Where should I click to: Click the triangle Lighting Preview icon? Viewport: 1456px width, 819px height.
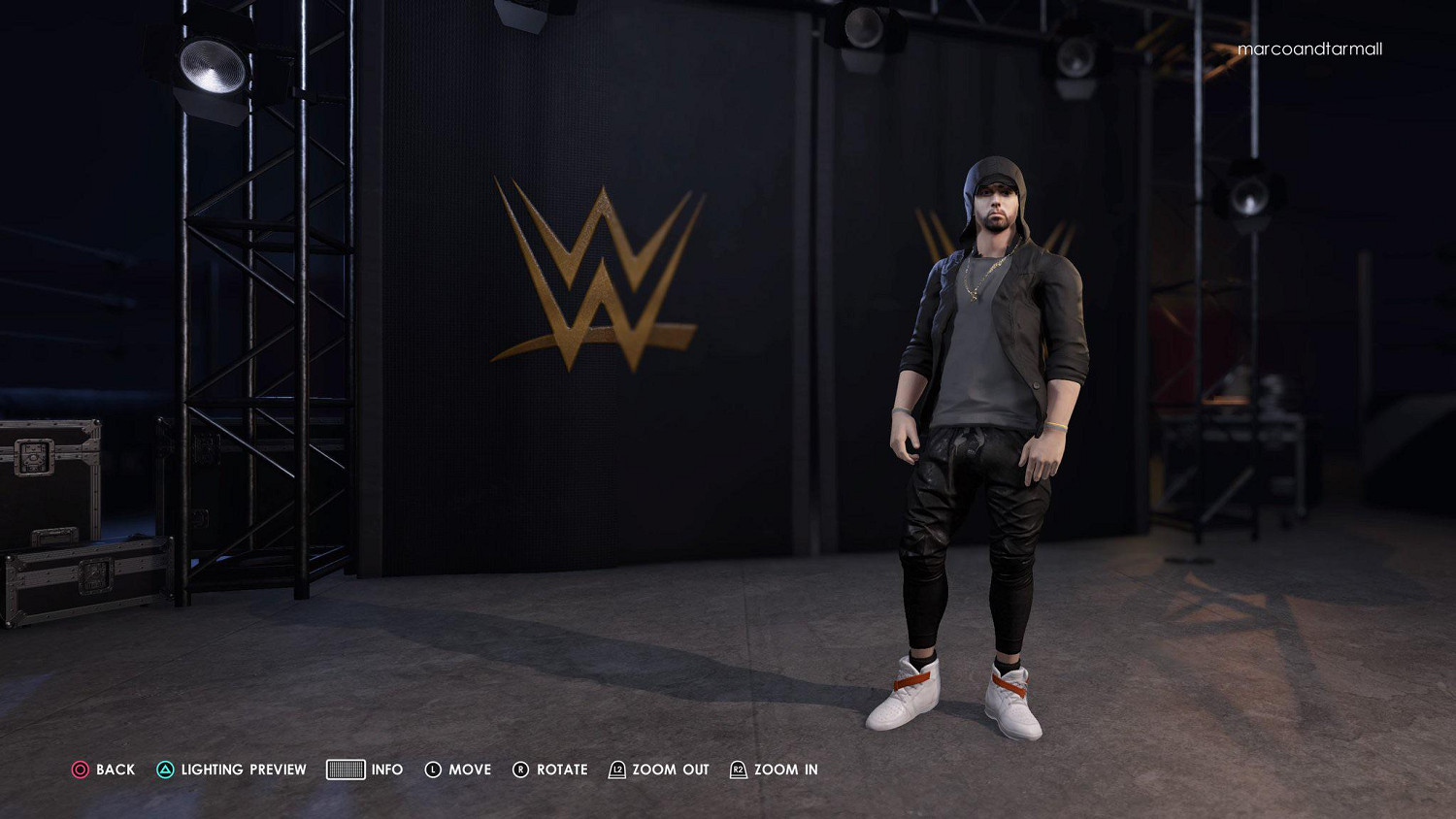click(165, 770)
